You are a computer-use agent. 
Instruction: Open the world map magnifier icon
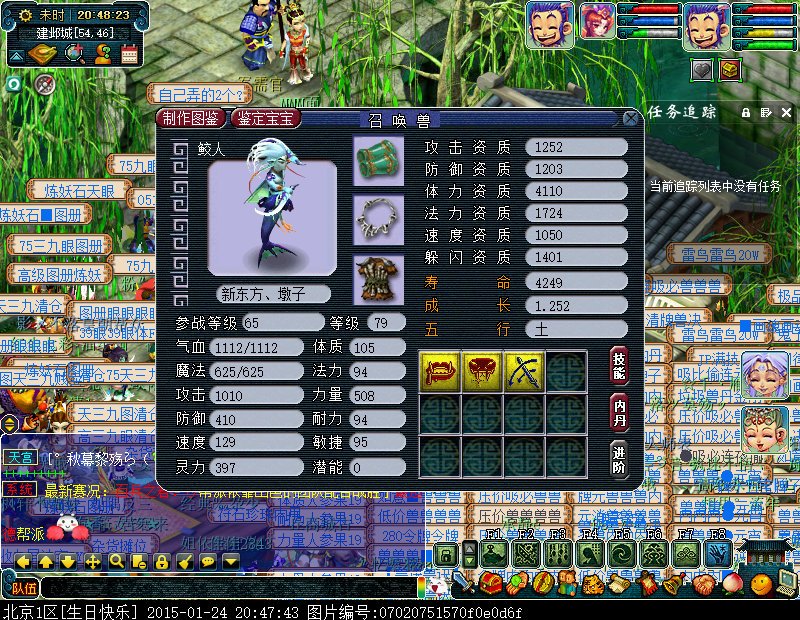point(74,53)
